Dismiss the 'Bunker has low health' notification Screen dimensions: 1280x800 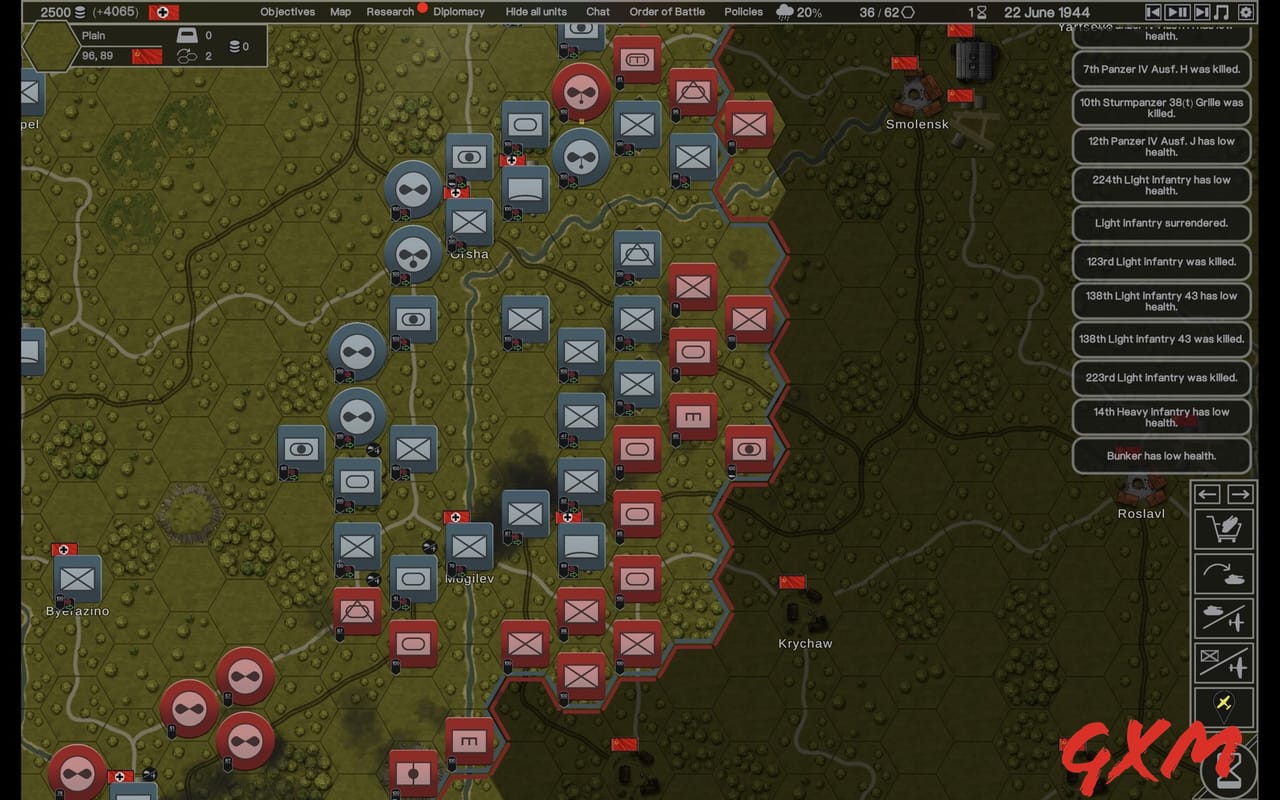click(x=1161, y=456)
